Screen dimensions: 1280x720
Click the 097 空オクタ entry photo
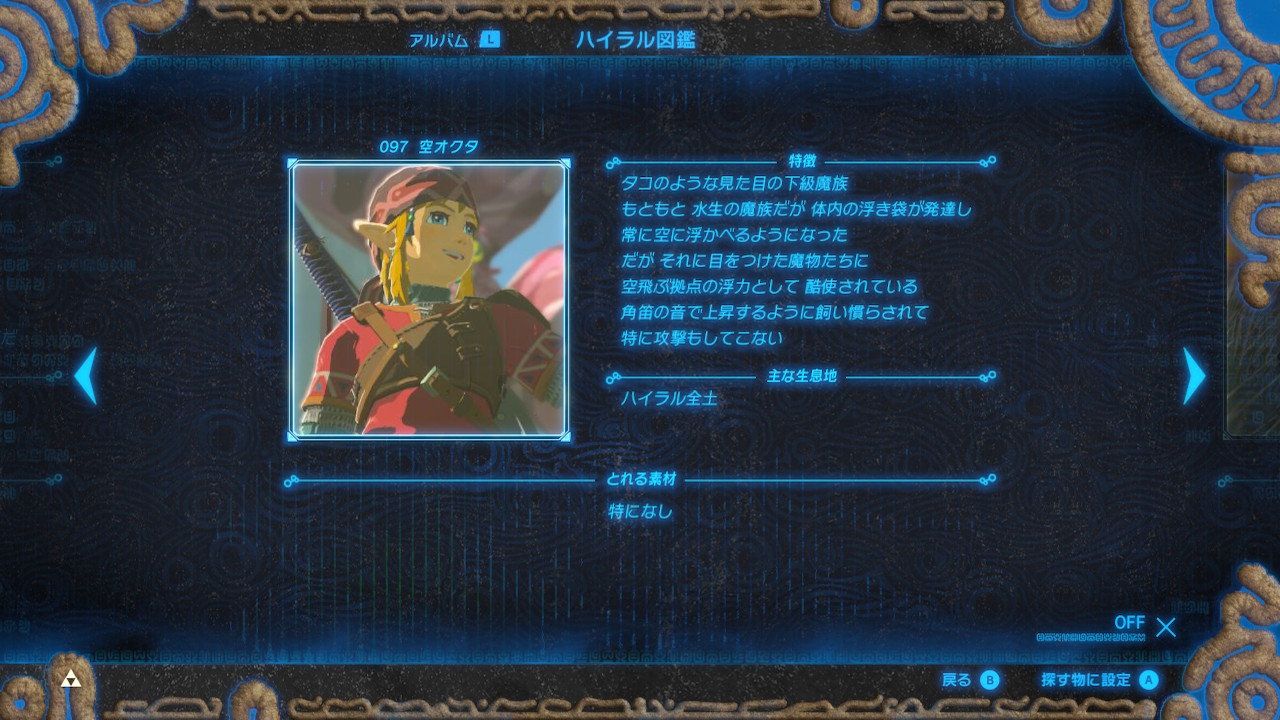tap(432, 300)
